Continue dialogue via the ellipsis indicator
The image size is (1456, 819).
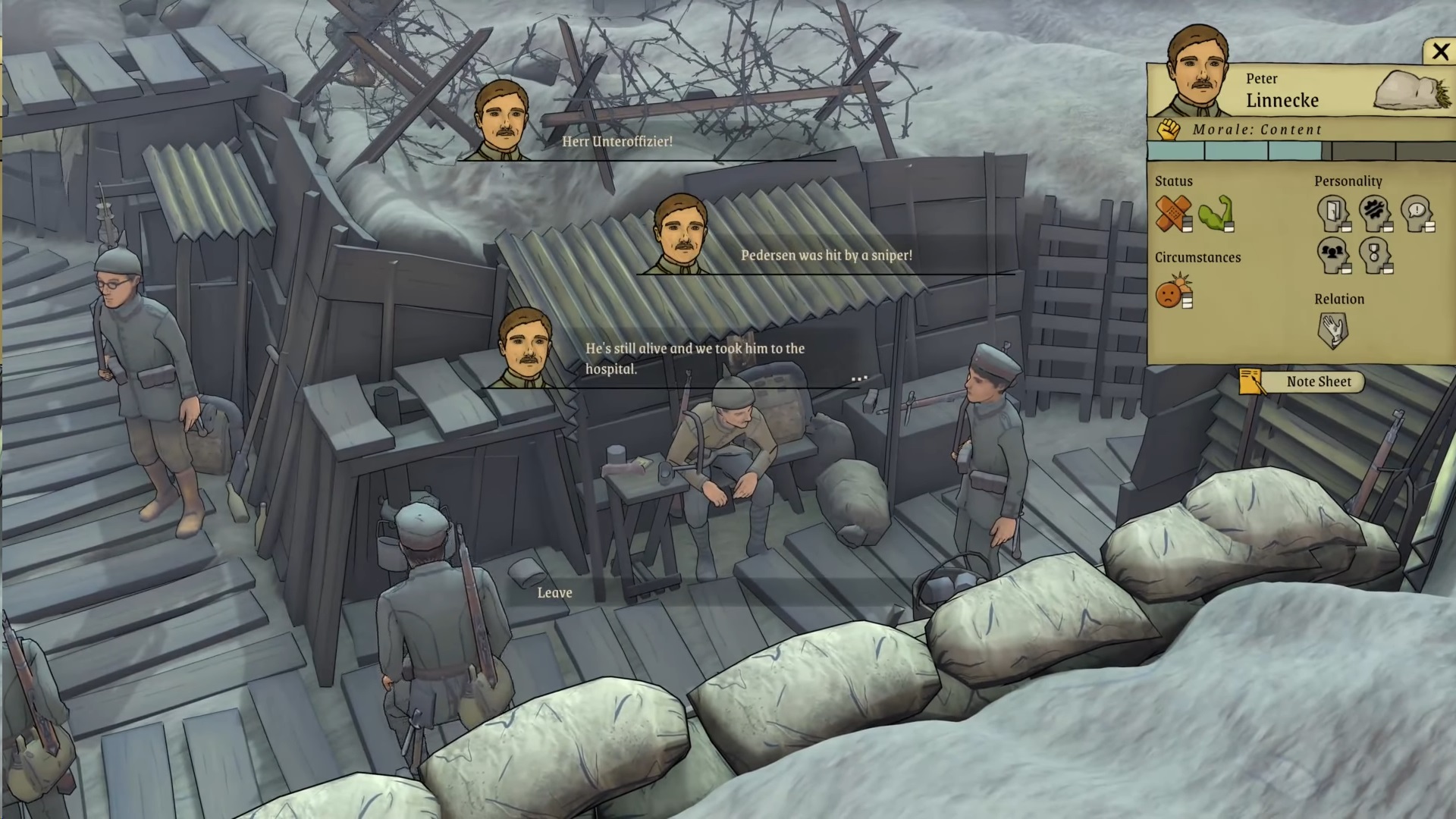click(858, 378)
